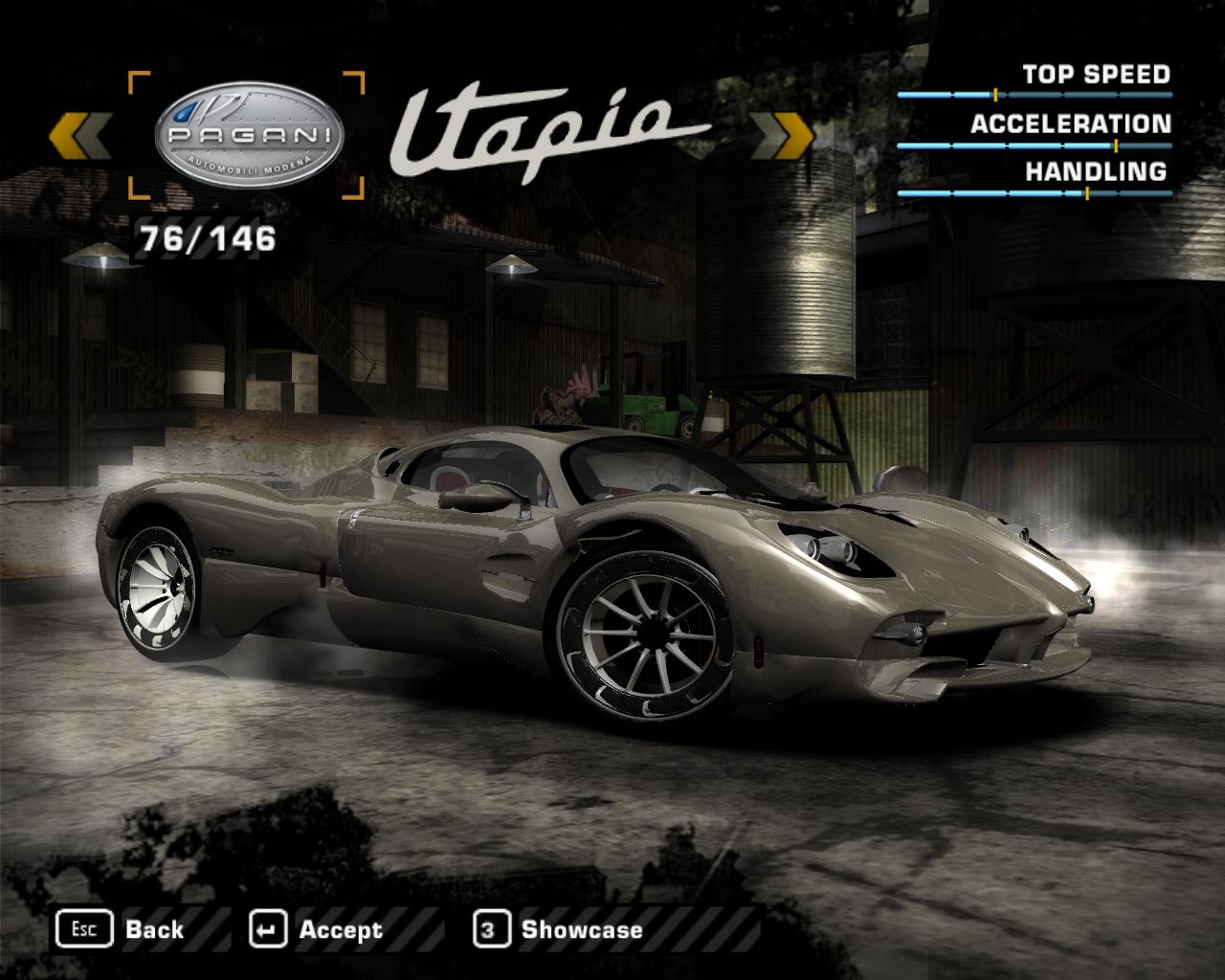The width and height of the screenshot is (1225, 980).
Task: Go Back from car select
Action: [x=122, y=929]
